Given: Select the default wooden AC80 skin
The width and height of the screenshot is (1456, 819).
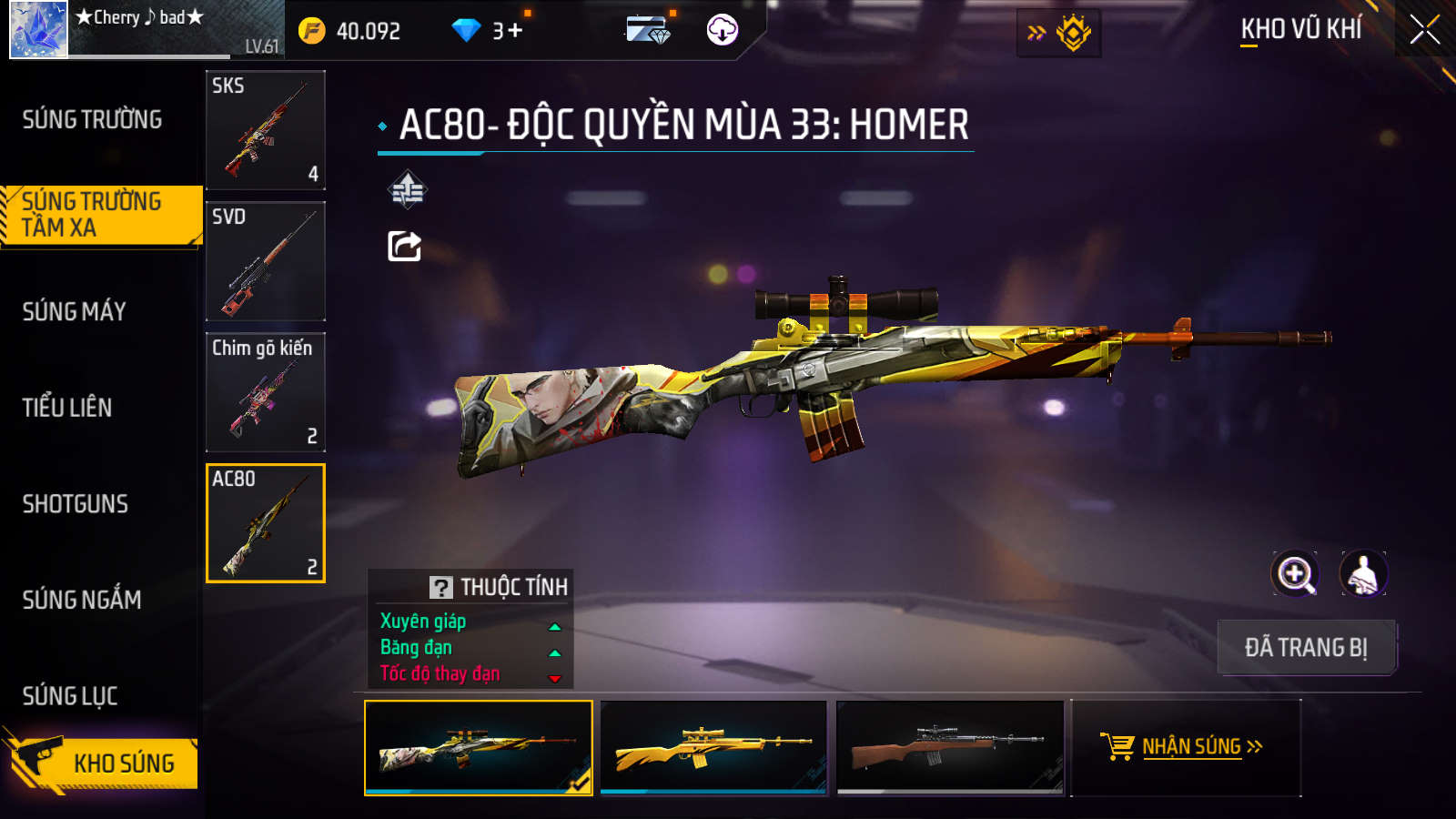Looking at the screenshot, I should pos(950,747).
